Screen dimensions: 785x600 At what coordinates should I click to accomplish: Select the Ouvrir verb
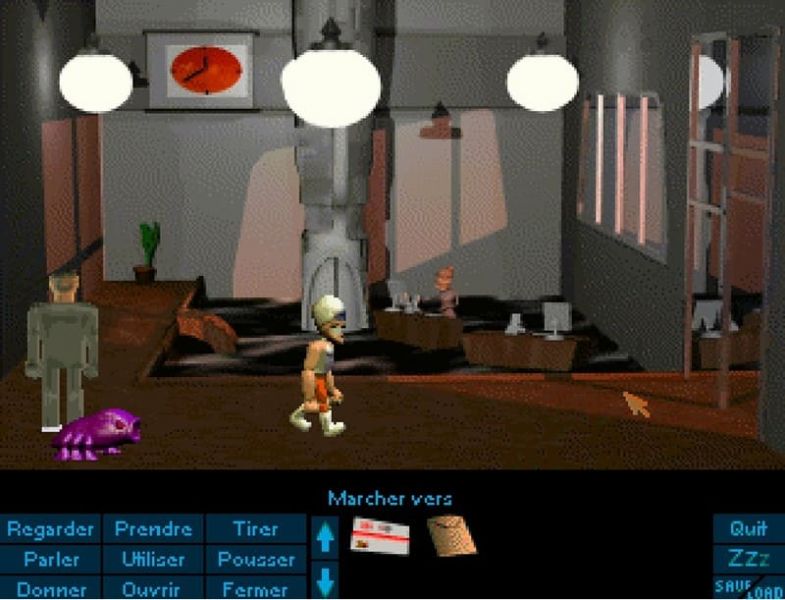pyautogui.click(x=153, y=589)
